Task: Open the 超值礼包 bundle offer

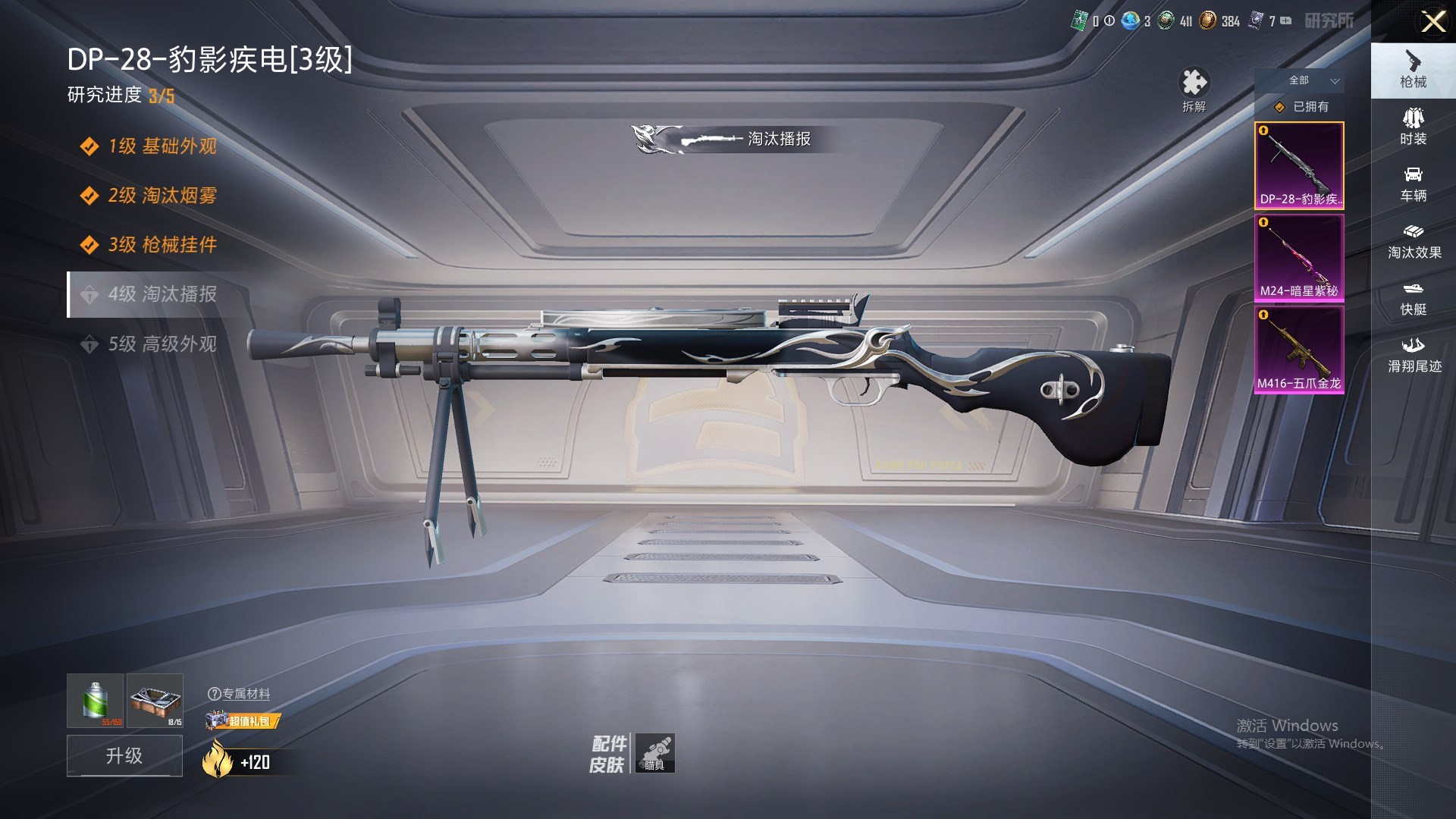Action: pyautogui.click(x=243, y=720)
